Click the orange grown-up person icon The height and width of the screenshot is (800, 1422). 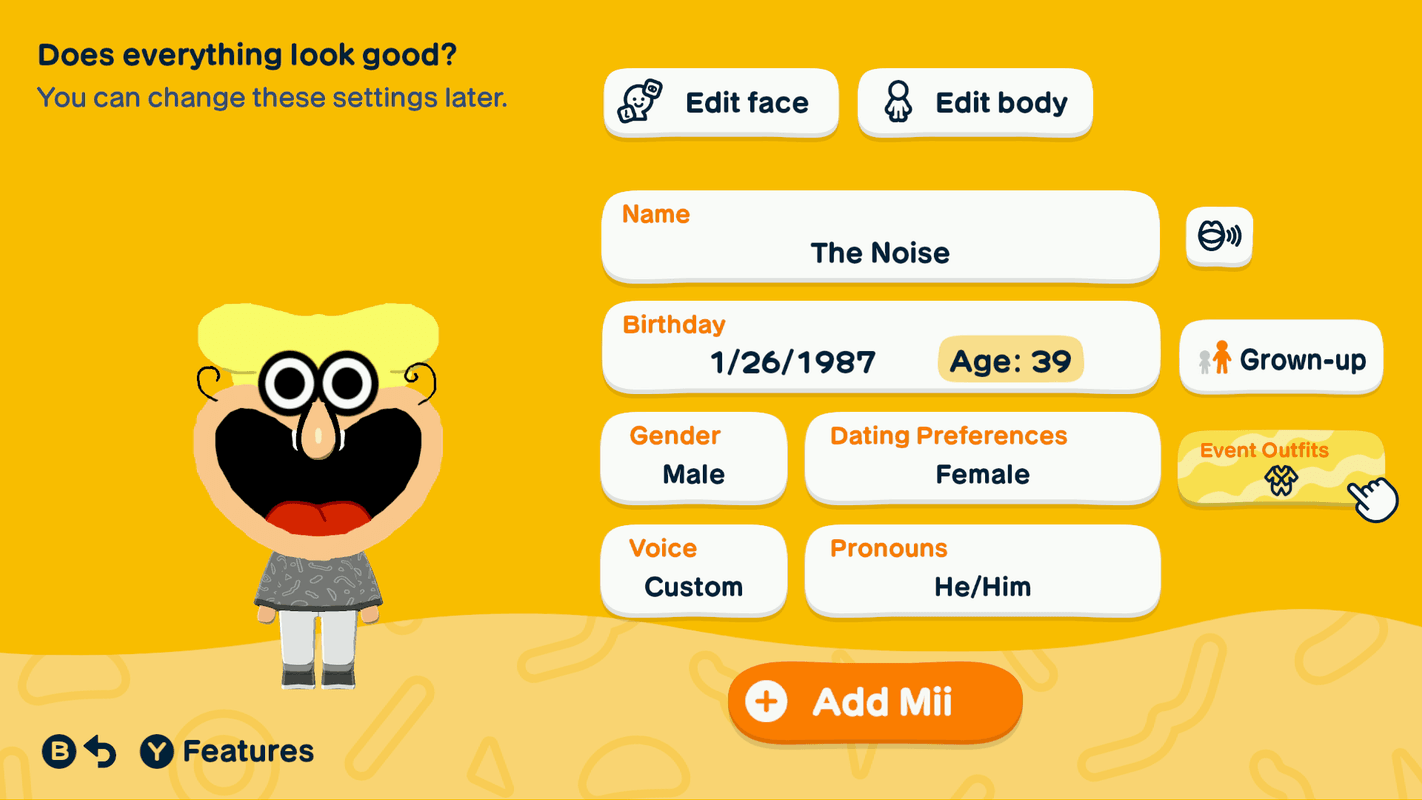[1221, 358]
